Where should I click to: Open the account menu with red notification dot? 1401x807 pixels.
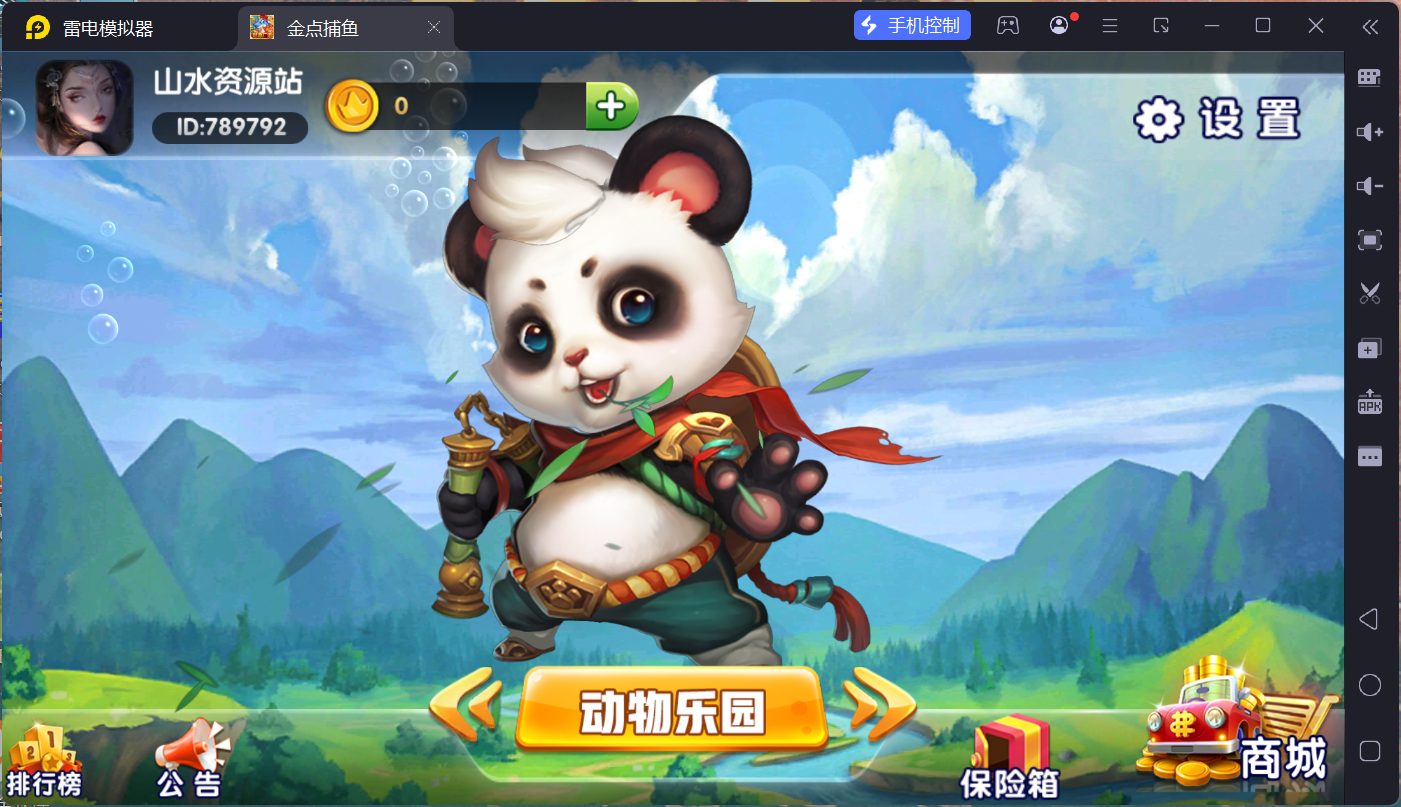coord(1059,25)
